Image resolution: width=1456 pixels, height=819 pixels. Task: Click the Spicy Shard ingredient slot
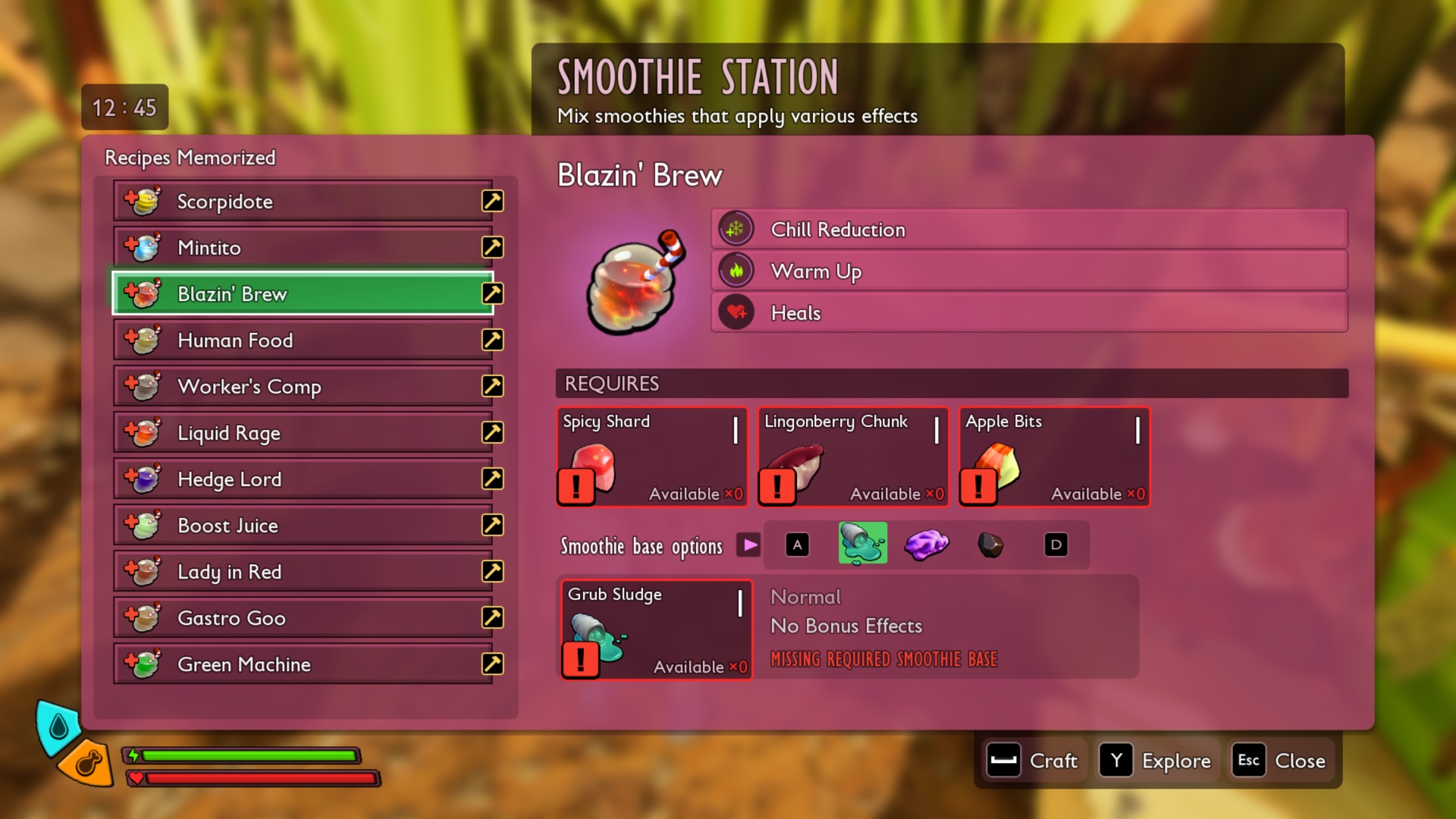pyautogui.click(x=652, y=457)
